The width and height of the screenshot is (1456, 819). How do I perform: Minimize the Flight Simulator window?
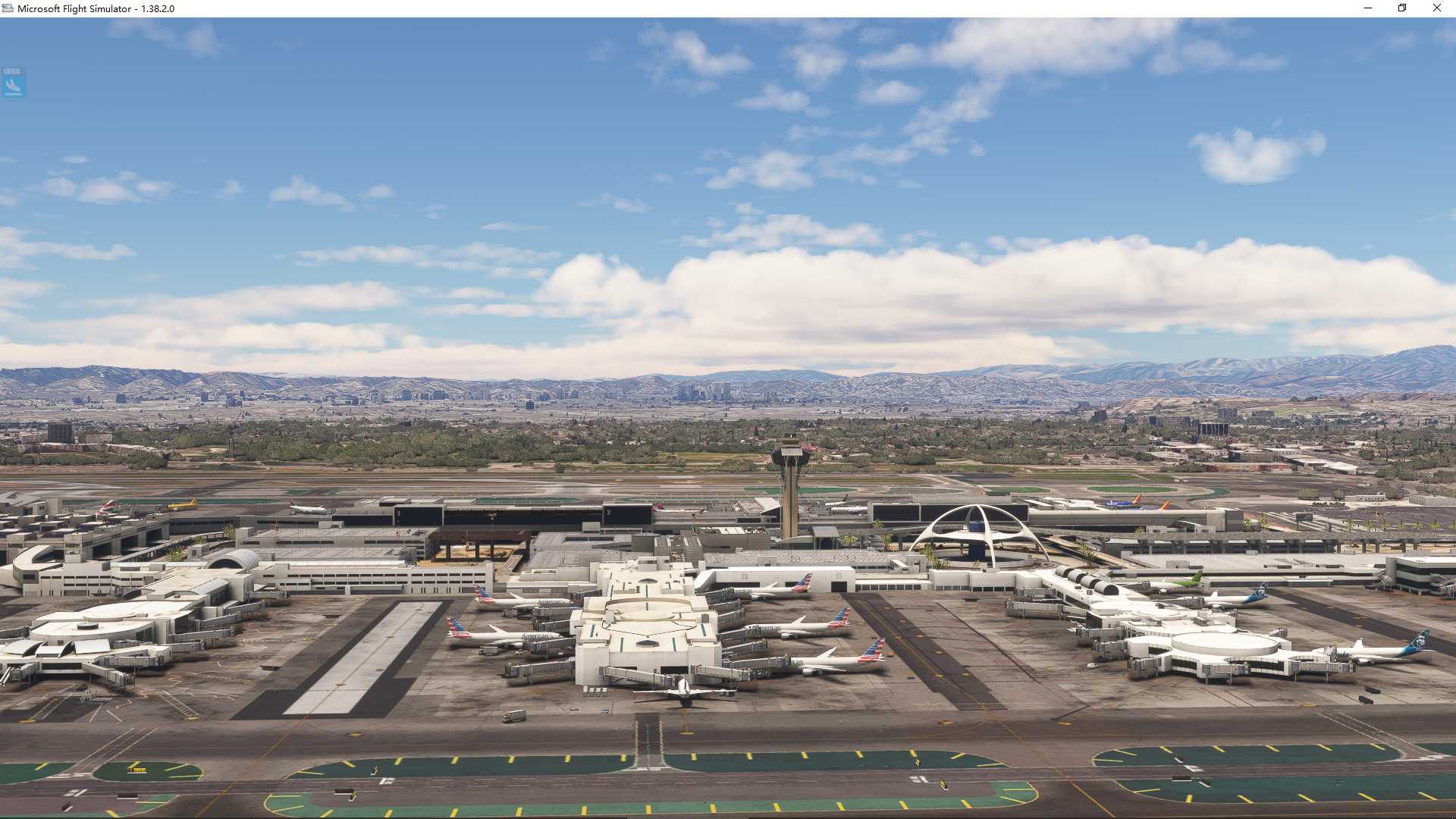point(1367,8)
